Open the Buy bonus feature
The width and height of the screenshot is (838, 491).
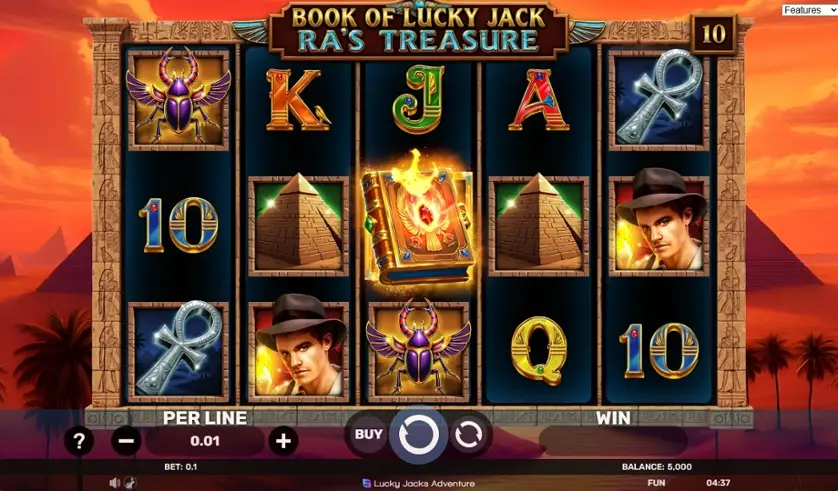368,434
